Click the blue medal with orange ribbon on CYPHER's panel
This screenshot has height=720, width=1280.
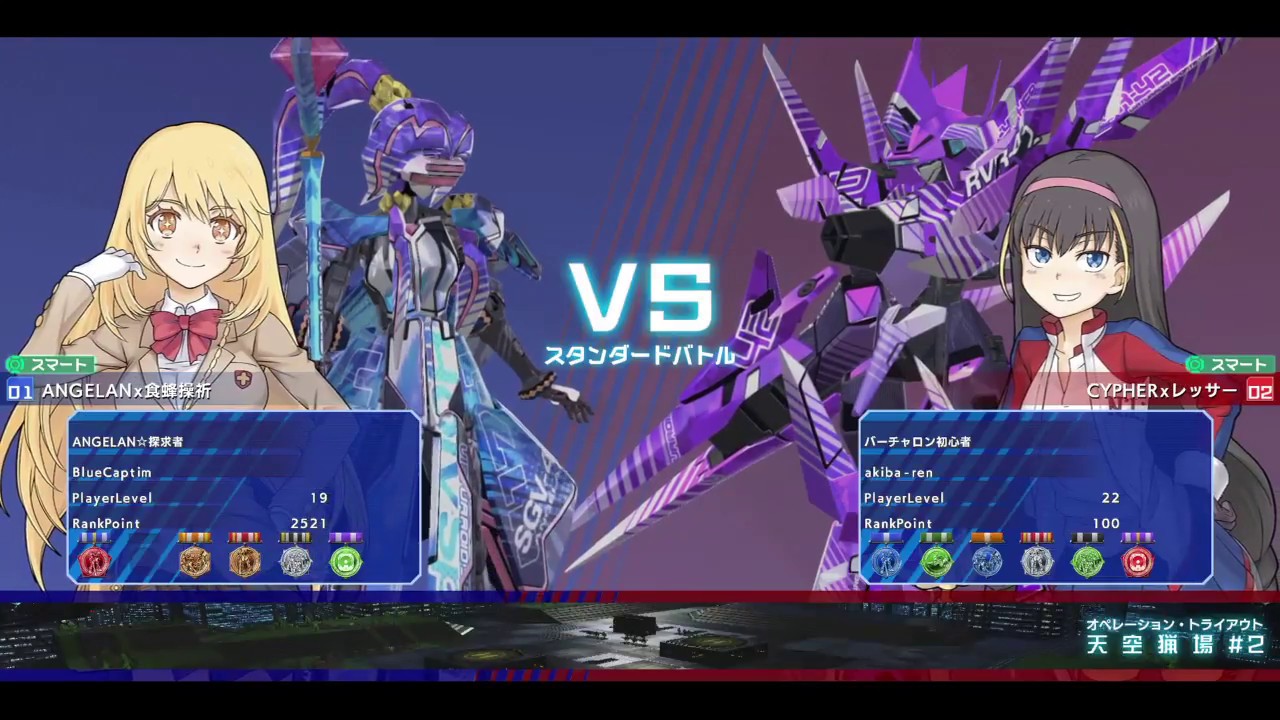pos(987,561)
